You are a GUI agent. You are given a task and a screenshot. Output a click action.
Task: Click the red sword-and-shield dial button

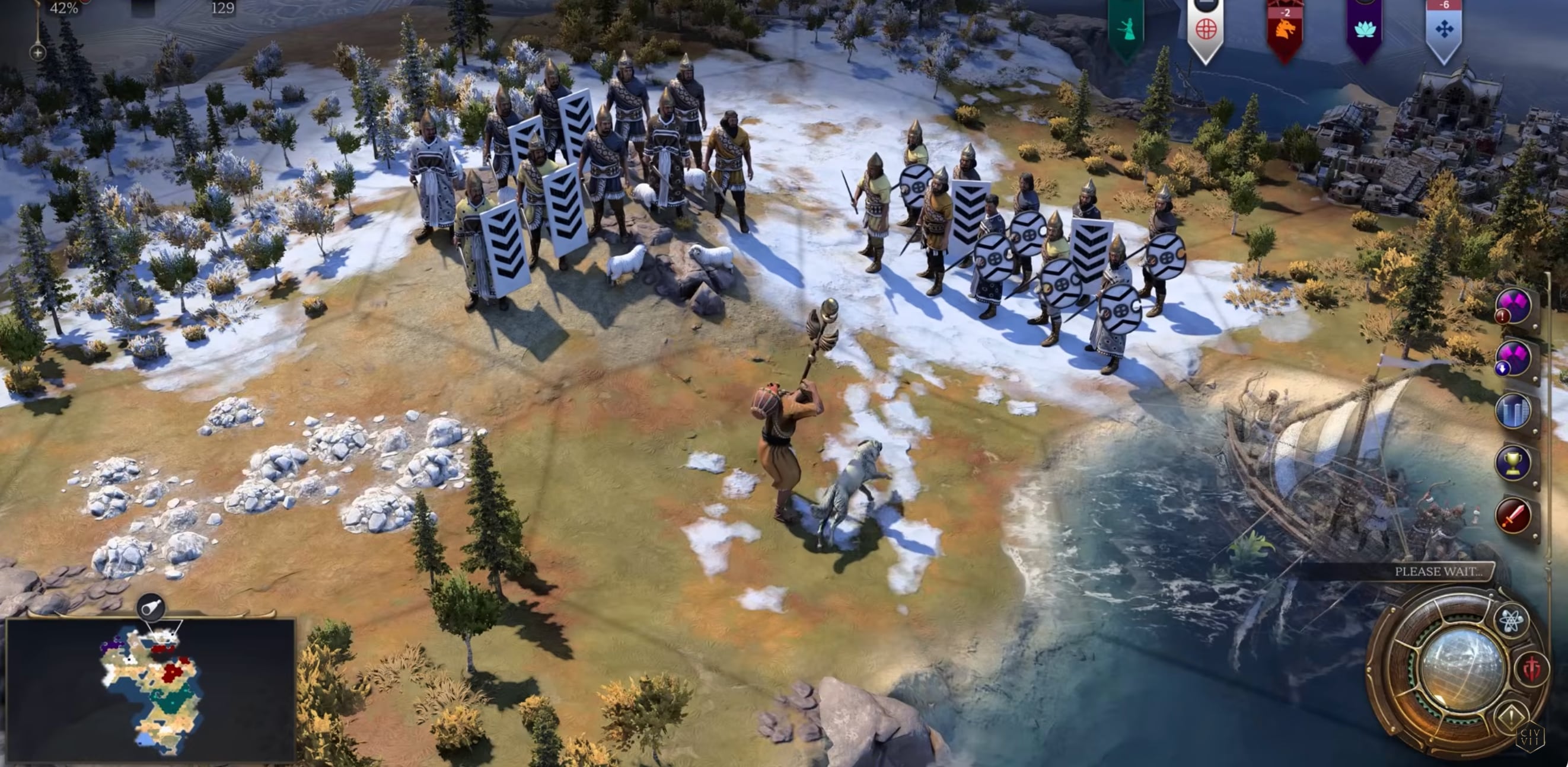pos(1532,669)
